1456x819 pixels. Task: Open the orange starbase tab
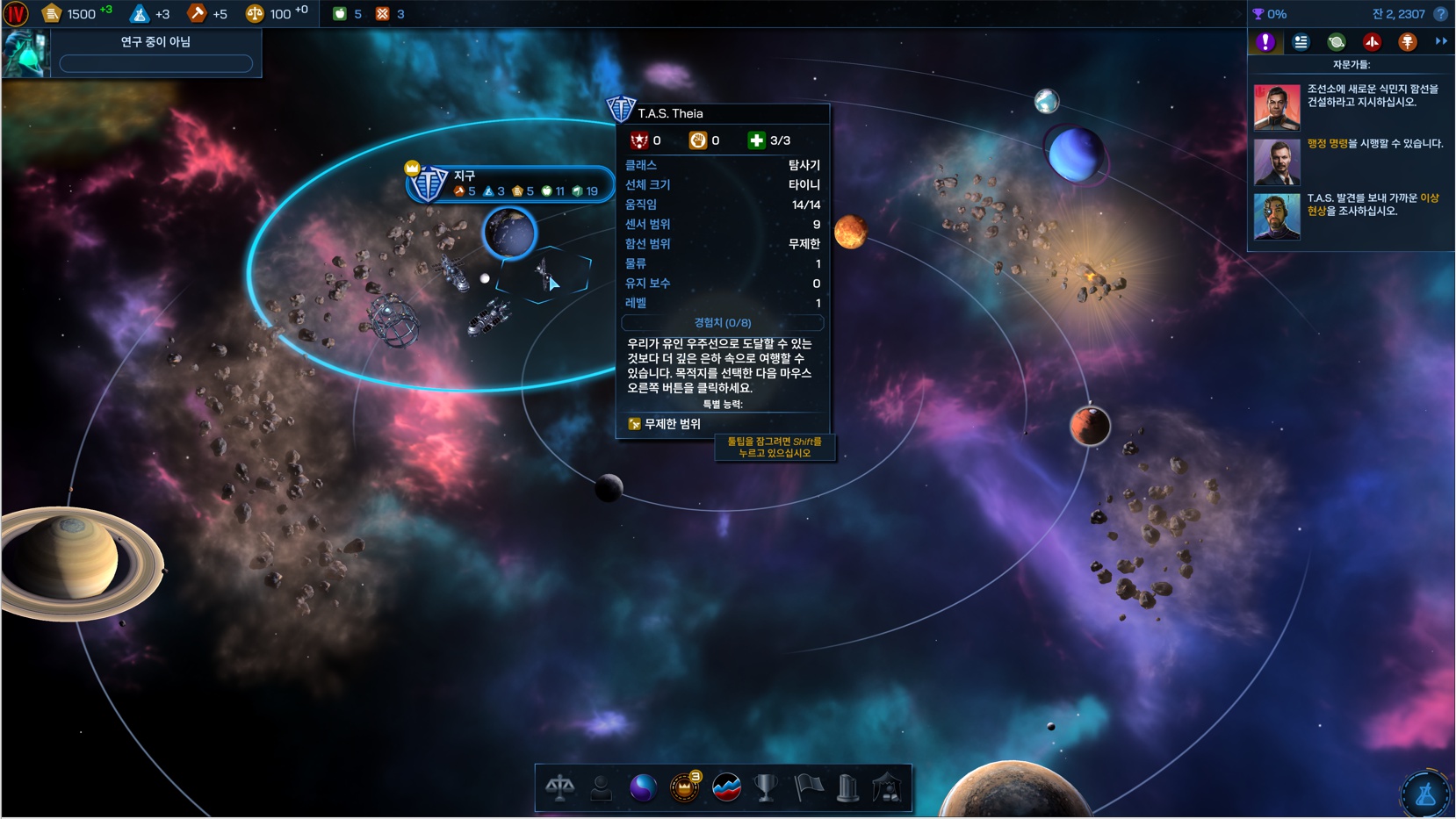pos(1407,42)
